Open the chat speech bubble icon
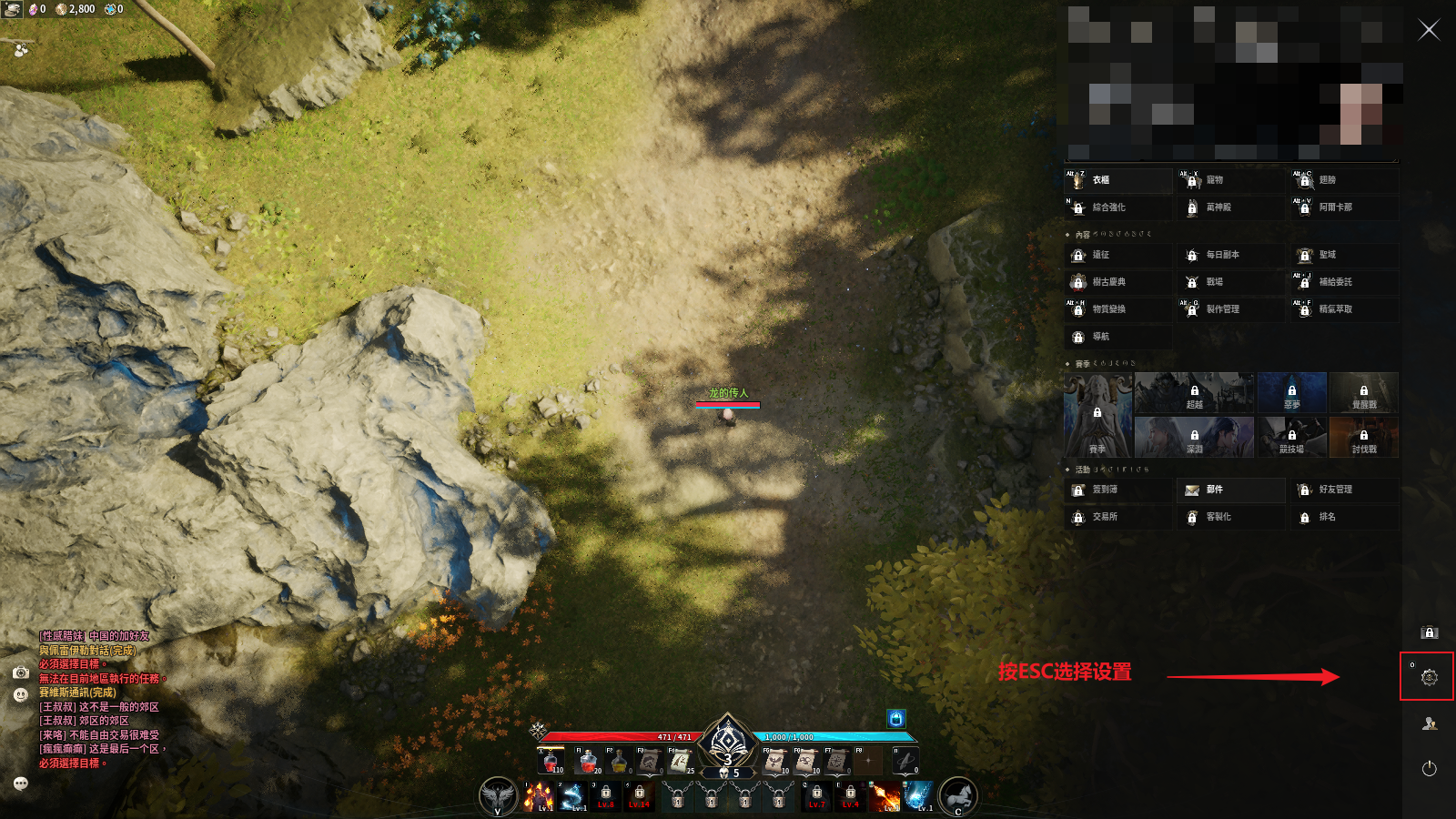Screen dimensions: 1456x819 (x=21, y=784)
